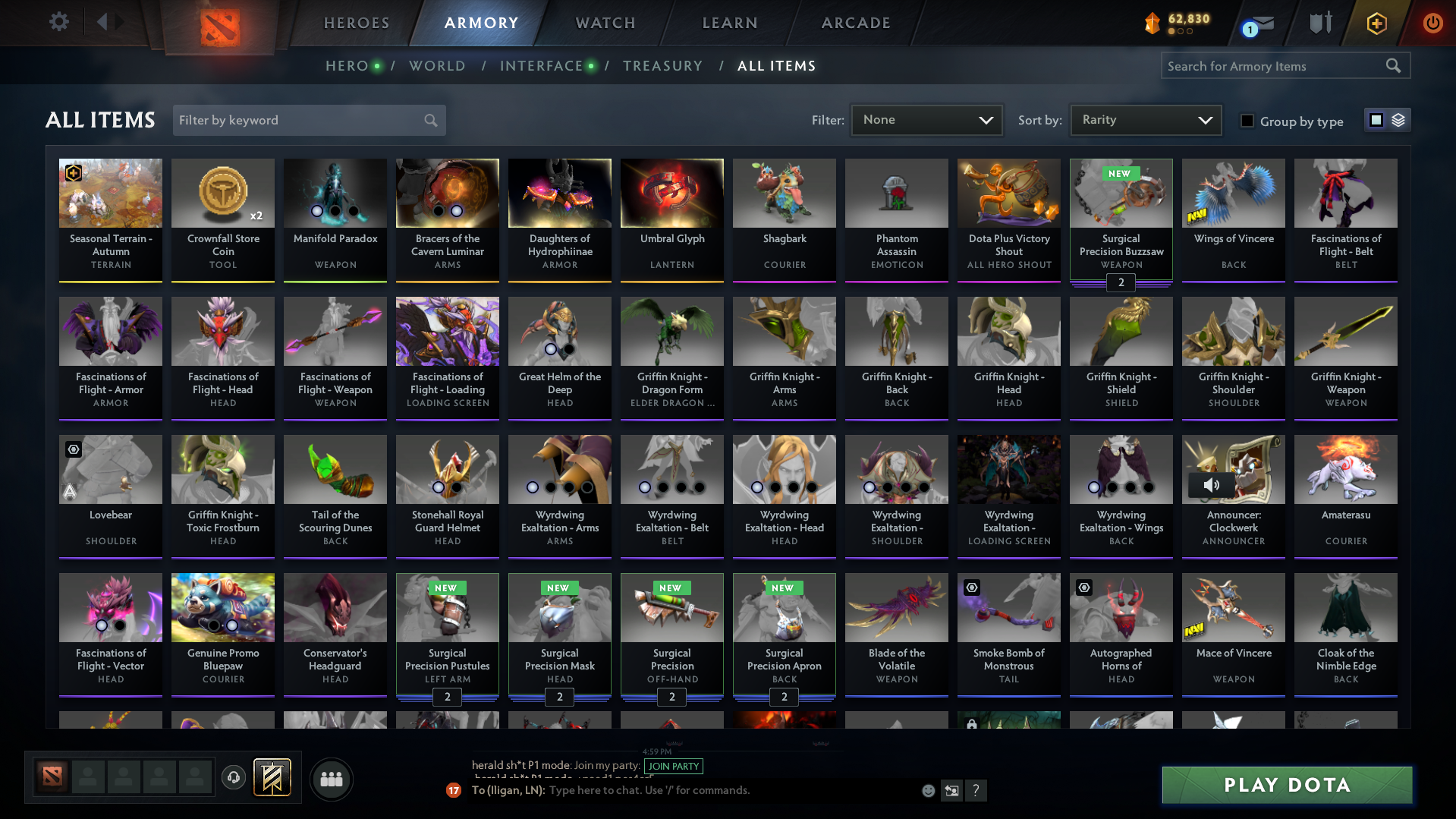Viewport: 1456px width, 819px height.
Task: Click the JOIN PARTY link in chat
Action: (x=673, y=767)
